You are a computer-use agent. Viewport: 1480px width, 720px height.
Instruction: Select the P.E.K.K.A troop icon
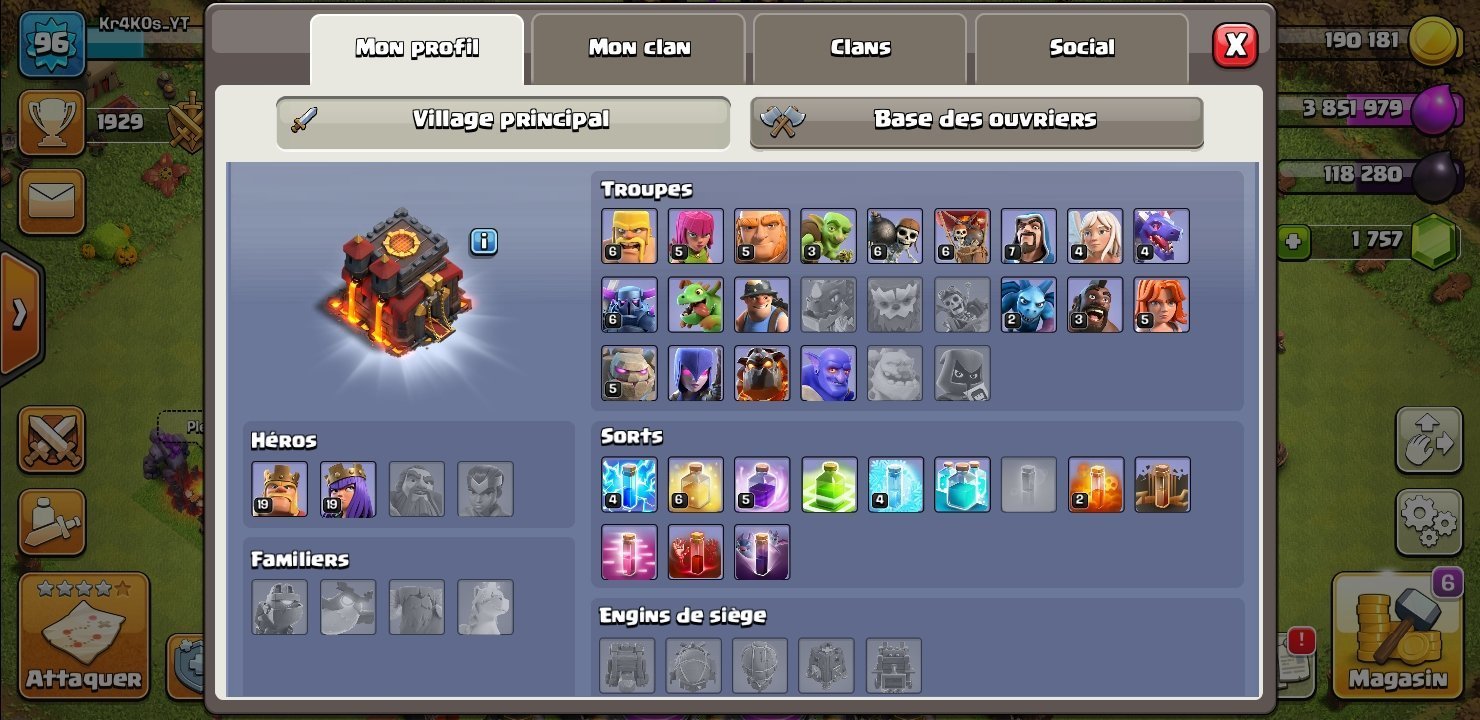pos(630,305)
